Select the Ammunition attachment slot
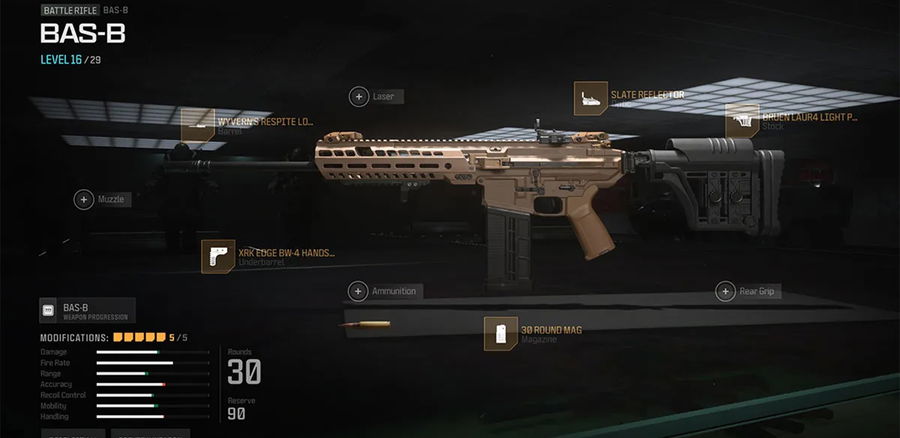This screenshot has height=438, width=900. point(358,292)
